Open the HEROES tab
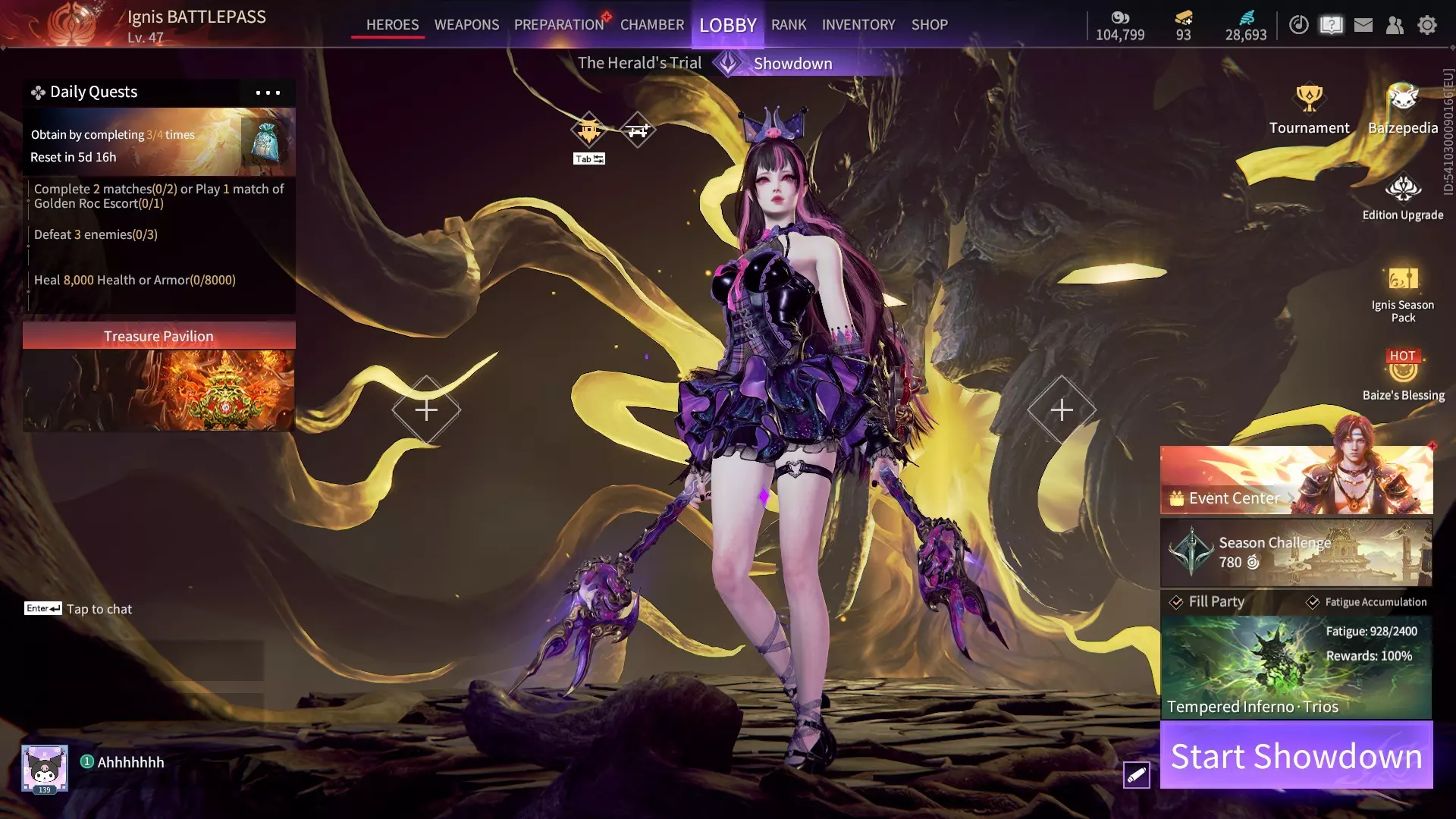This screenshot has height=819, width=1456. coord(392,24)
